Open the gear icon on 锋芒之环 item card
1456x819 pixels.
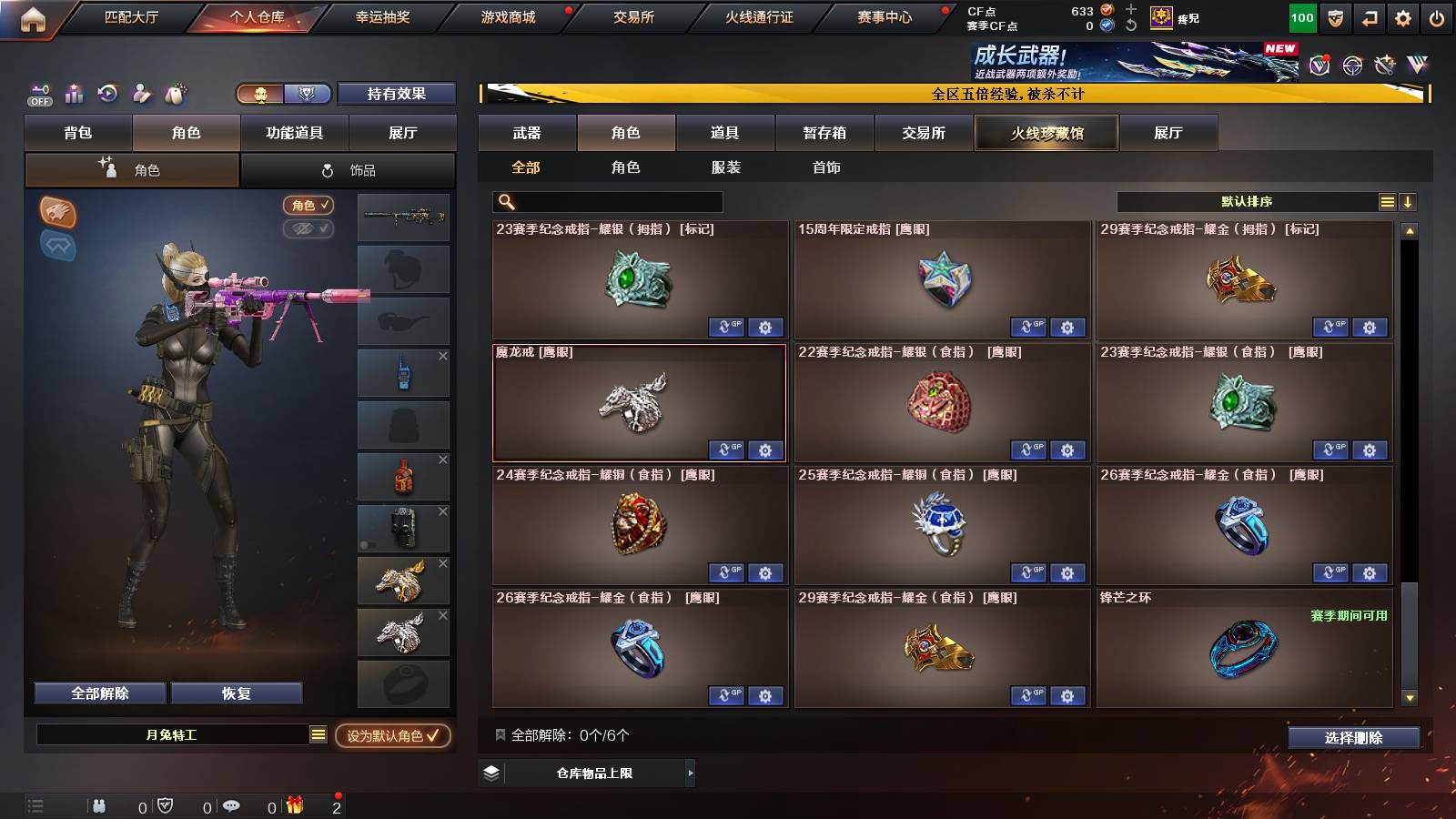(x=1369, y=695)
